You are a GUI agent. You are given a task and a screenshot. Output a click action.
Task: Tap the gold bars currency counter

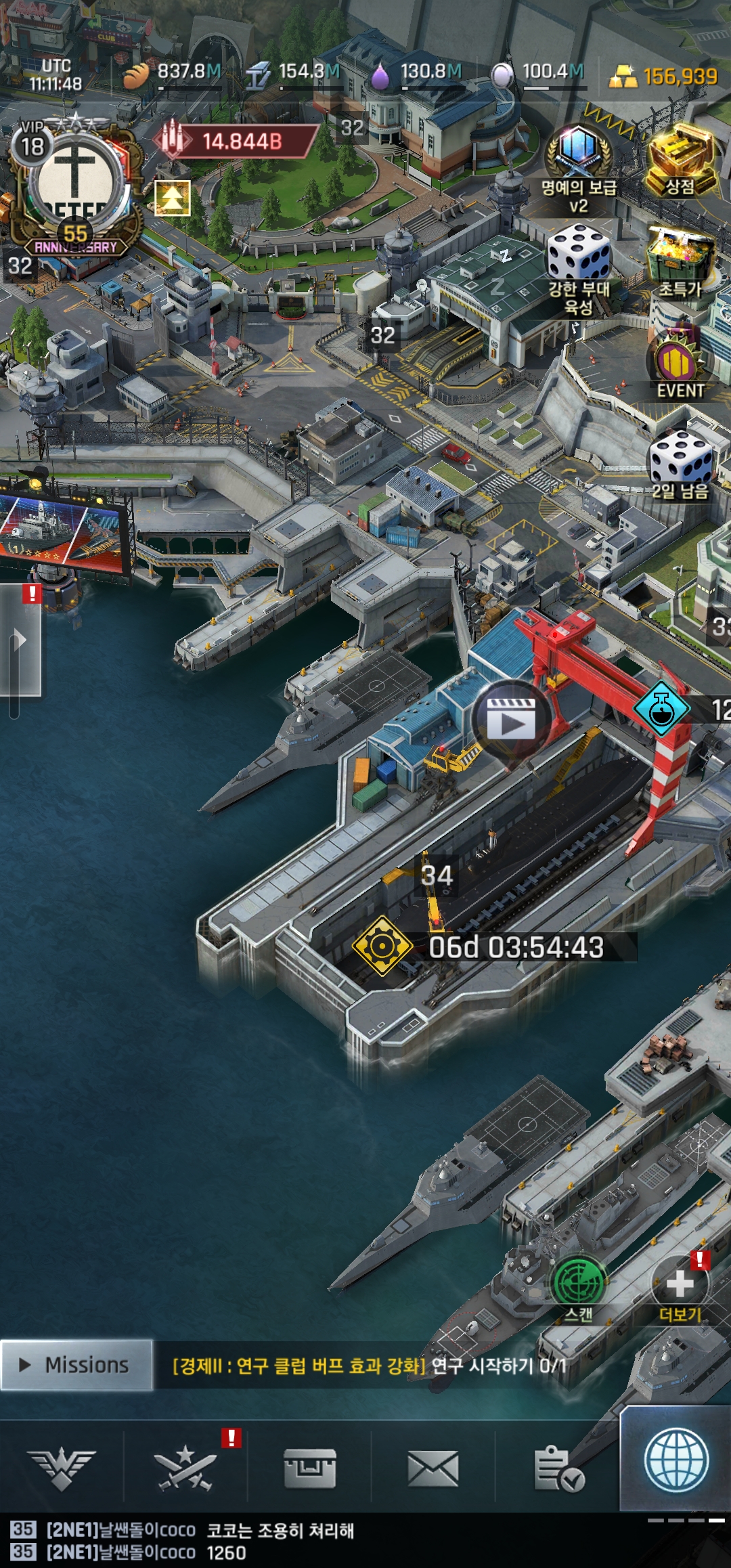[663, 77]
